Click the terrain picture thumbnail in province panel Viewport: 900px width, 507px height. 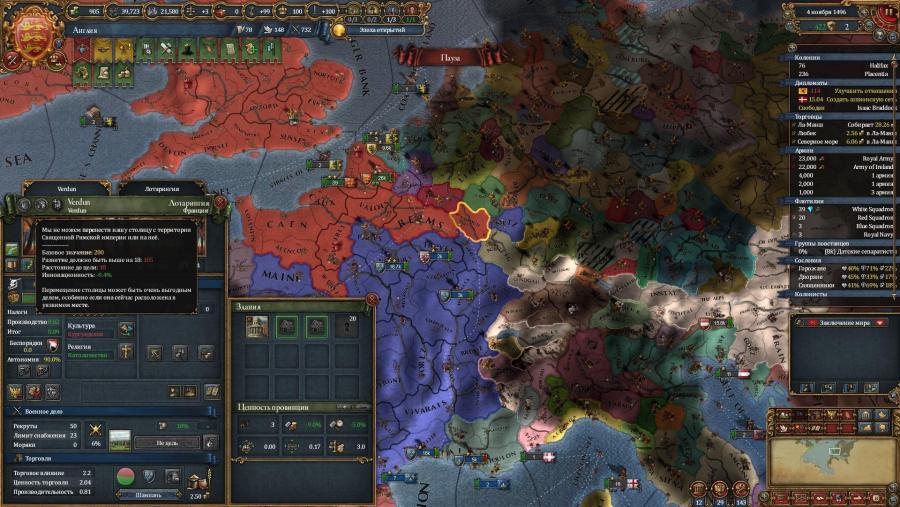pos(122,440)
